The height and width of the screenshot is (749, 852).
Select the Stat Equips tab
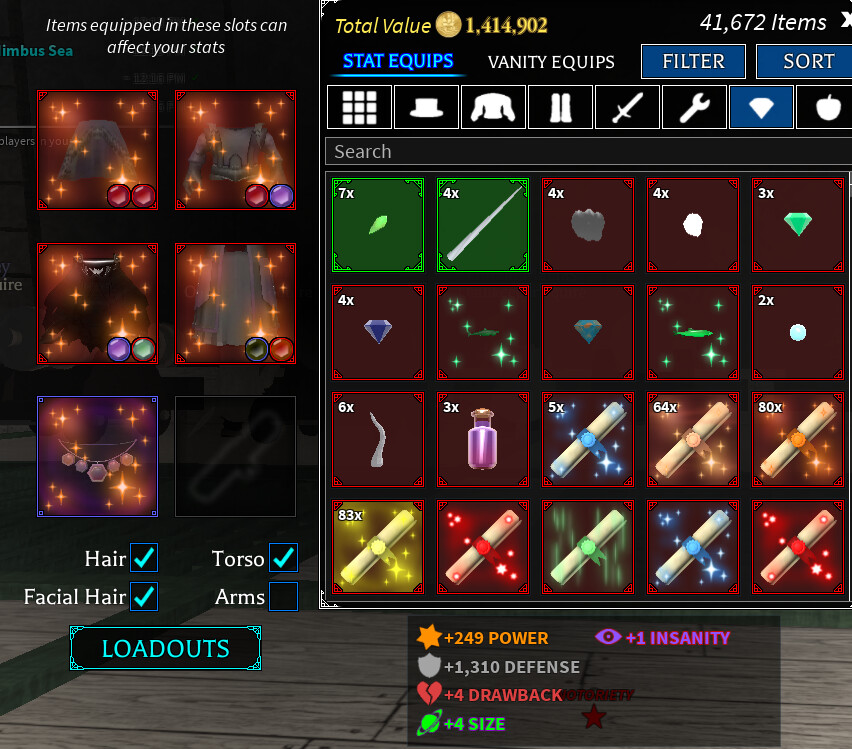click(x=398, y=62)
